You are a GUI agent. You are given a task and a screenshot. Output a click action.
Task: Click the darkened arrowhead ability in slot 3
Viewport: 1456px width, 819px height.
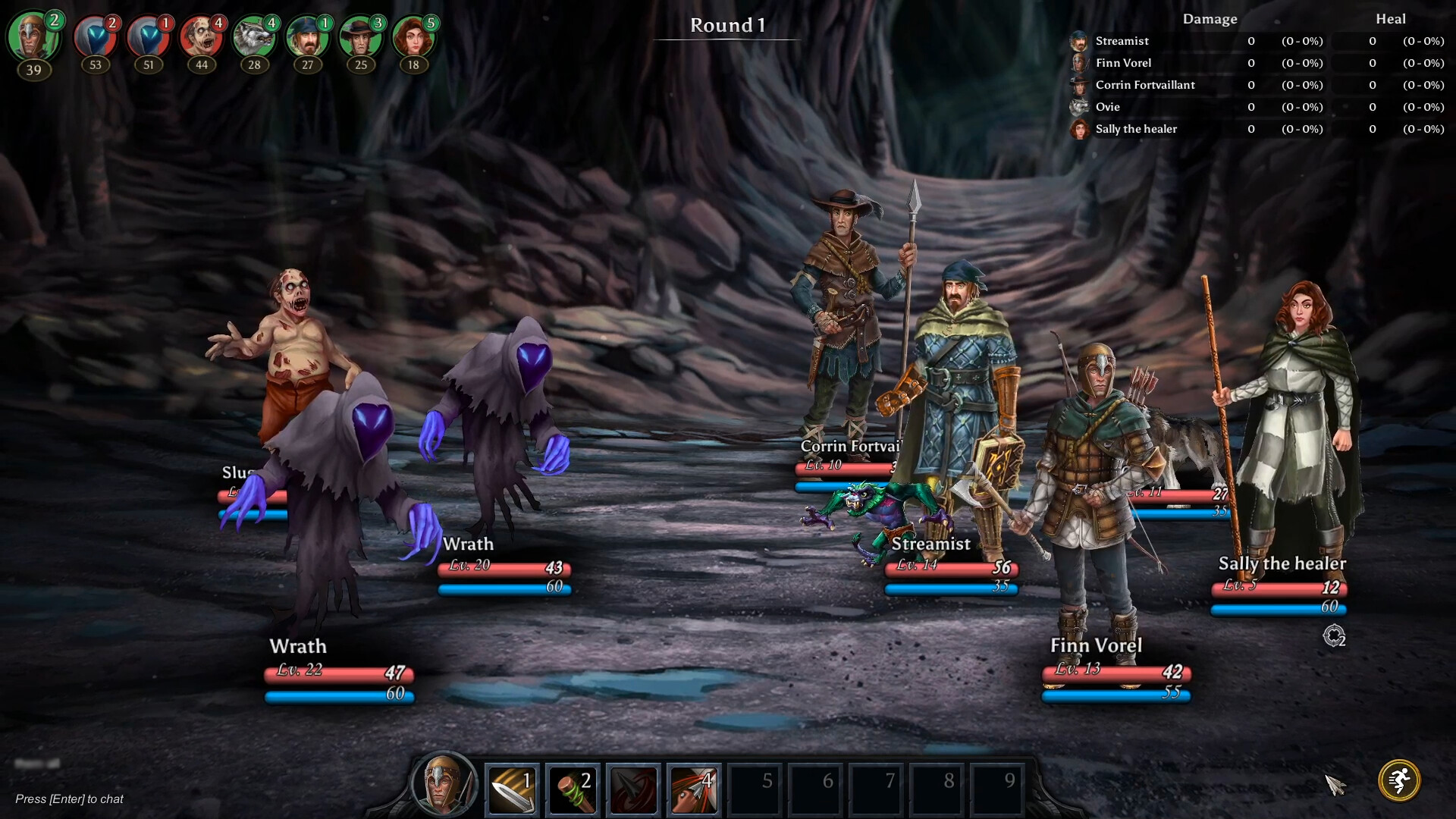pos(633,789)
